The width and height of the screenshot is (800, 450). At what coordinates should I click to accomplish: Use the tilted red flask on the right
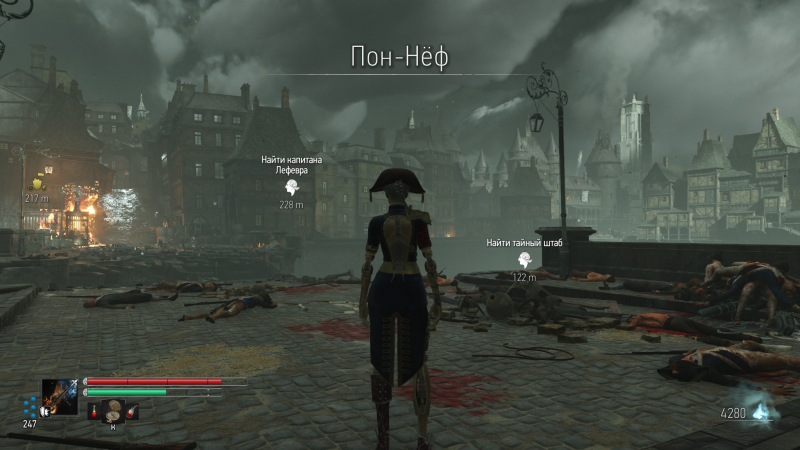pos(132,410)
